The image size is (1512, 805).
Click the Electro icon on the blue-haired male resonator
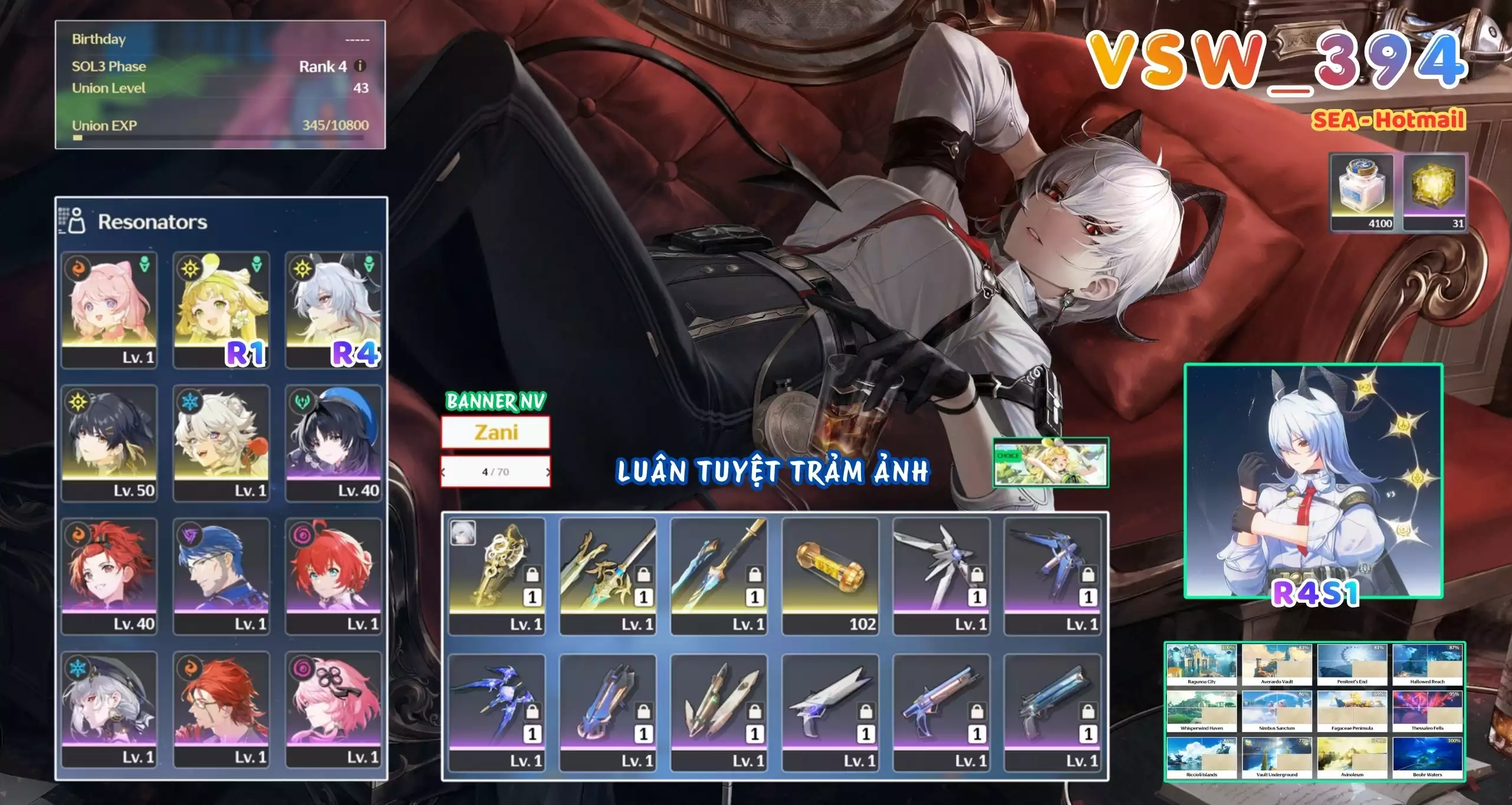tap(189, 535)
